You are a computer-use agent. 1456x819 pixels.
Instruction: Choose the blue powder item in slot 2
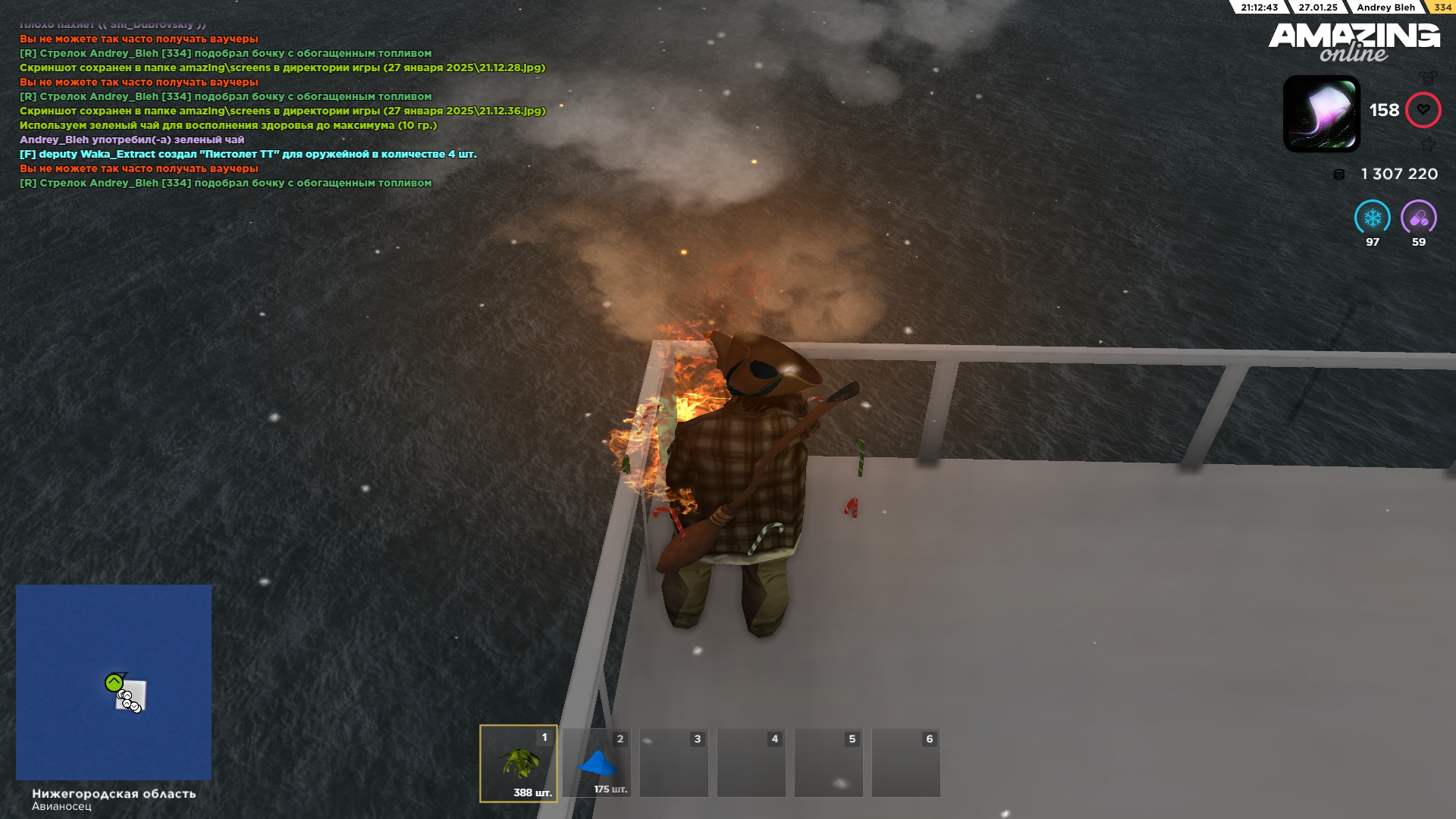[597, 763]
